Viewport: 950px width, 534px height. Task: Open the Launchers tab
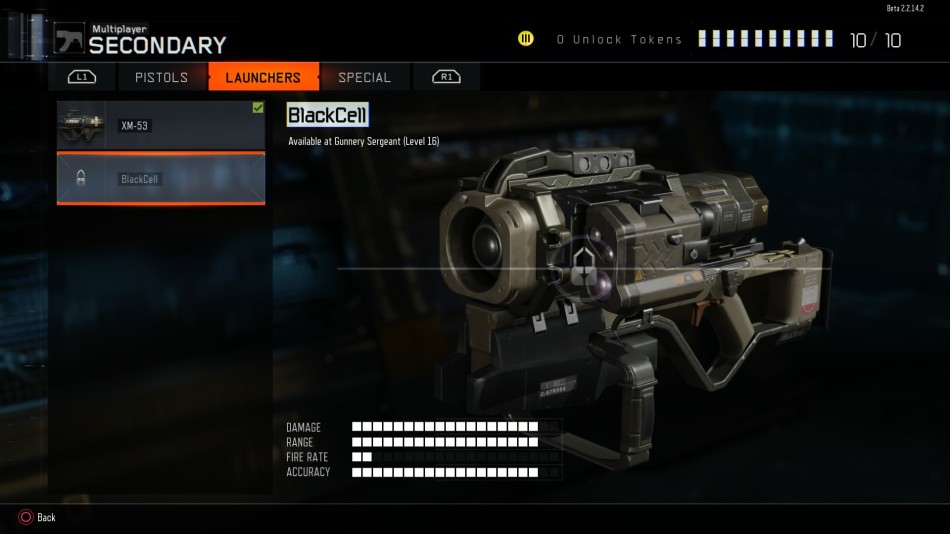263,77
